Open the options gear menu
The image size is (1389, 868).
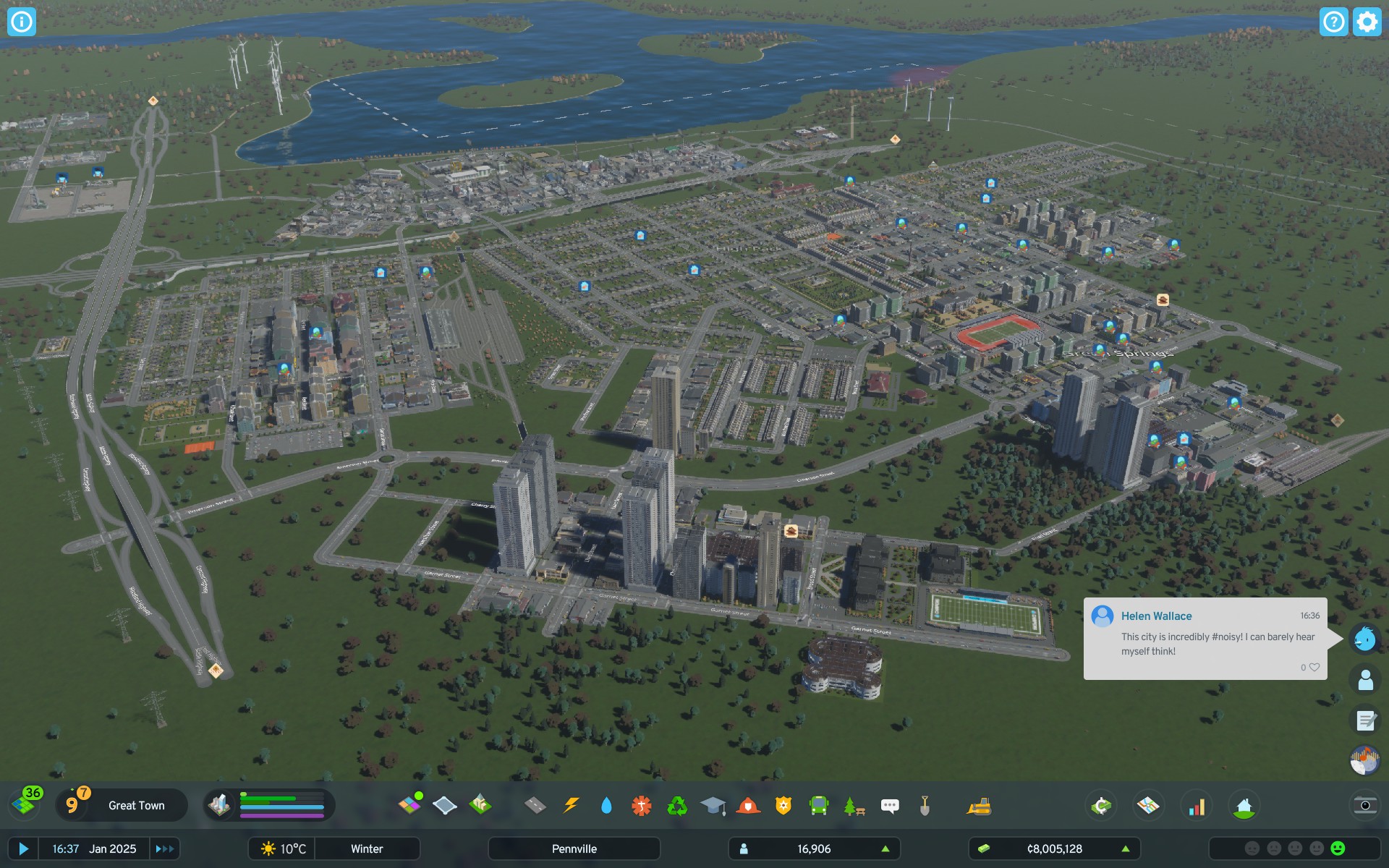[x=1366, y=22]
